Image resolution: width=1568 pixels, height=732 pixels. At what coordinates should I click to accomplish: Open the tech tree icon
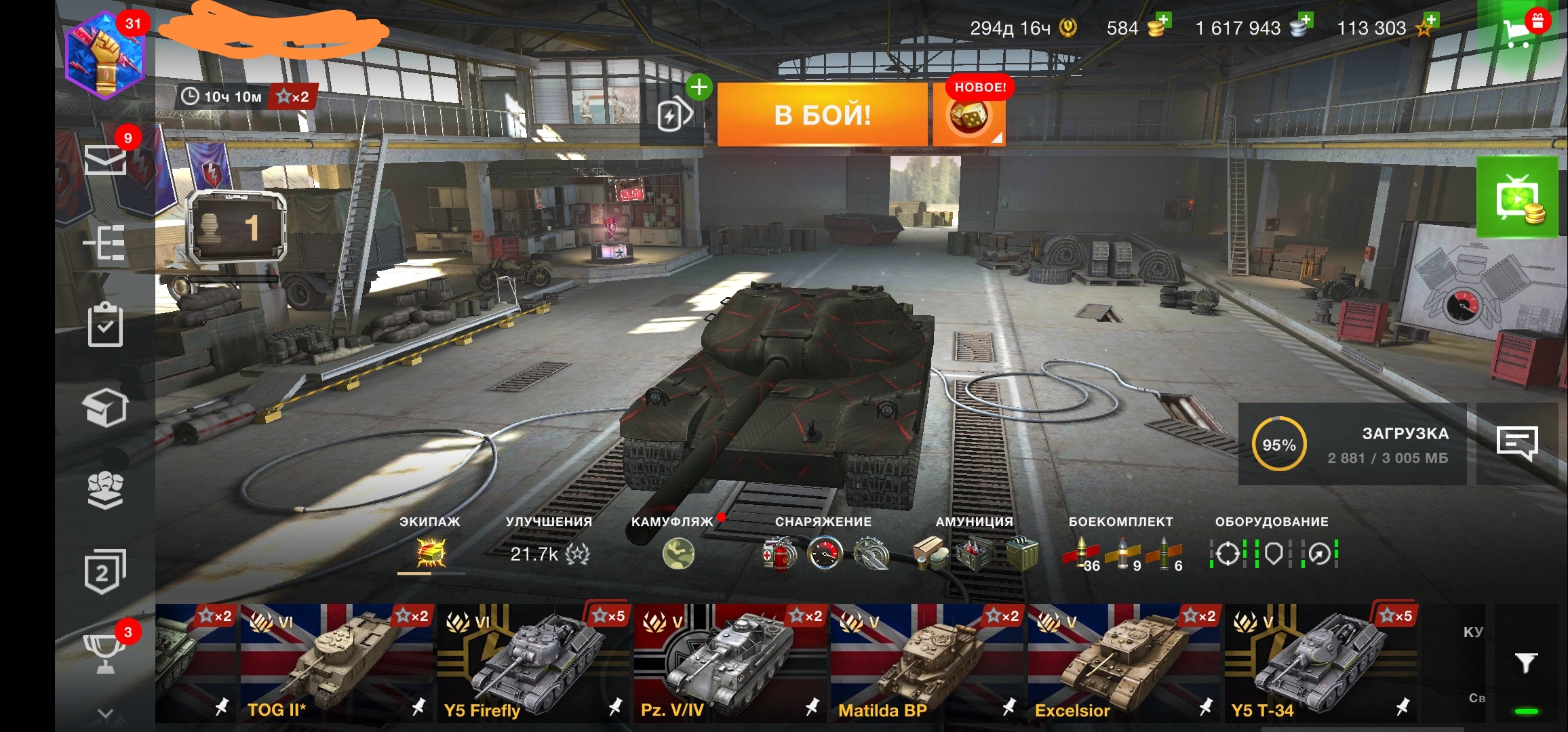pos(105,243)
